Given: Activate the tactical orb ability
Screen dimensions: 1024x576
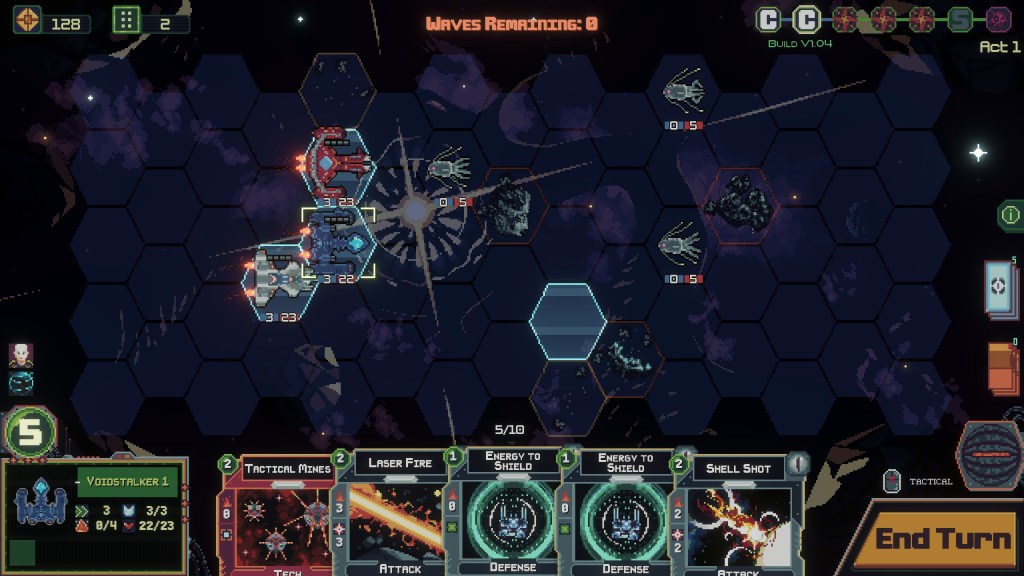Looking at the screenshot, I should (988, 456).
